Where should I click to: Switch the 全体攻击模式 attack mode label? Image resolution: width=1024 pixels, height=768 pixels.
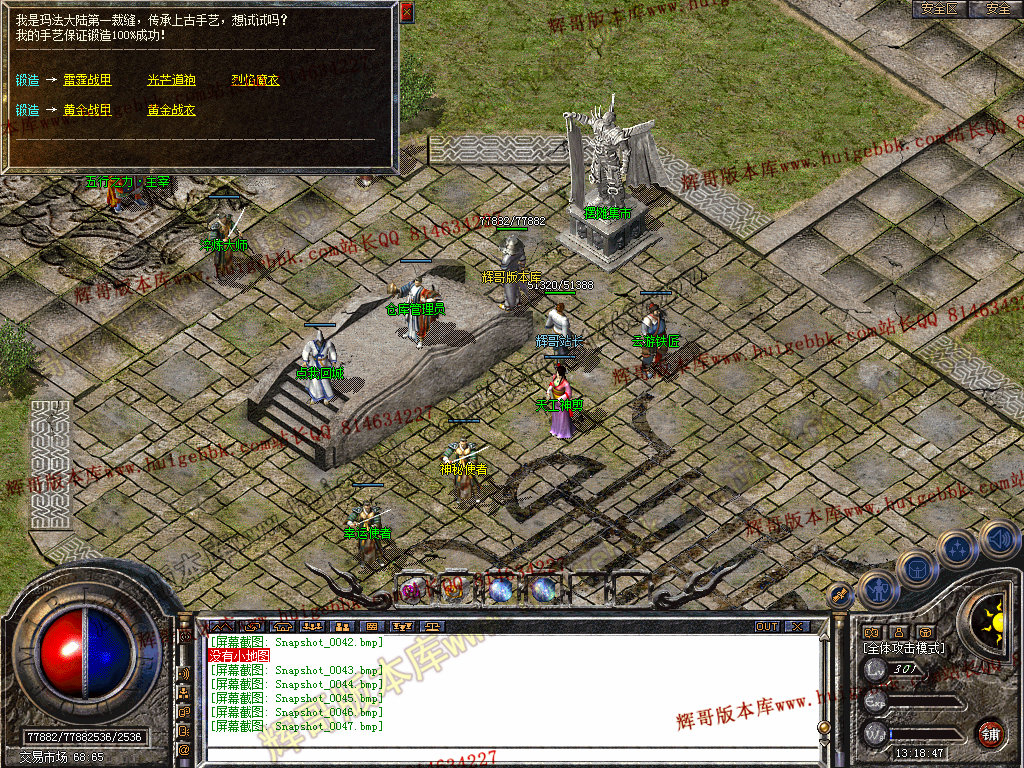[x=903, y=648]
